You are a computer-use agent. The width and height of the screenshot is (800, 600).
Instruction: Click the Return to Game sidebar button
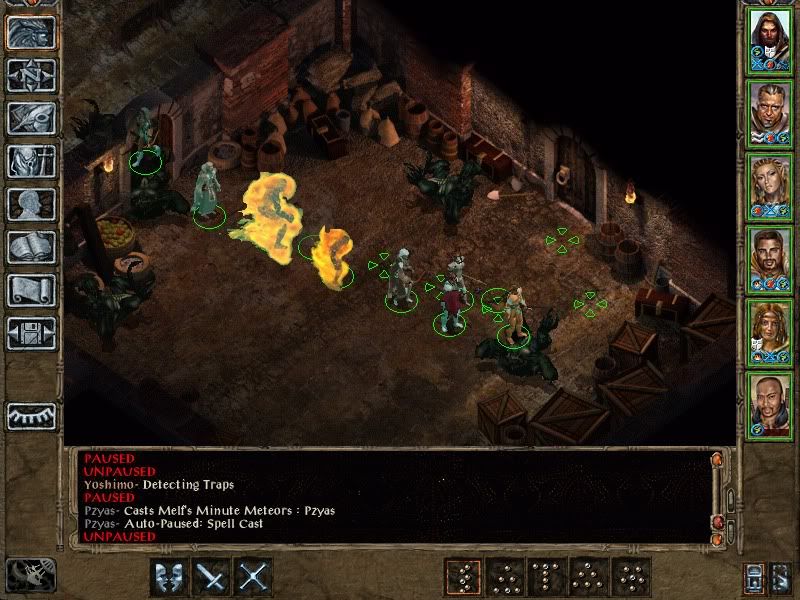(31, 33)
